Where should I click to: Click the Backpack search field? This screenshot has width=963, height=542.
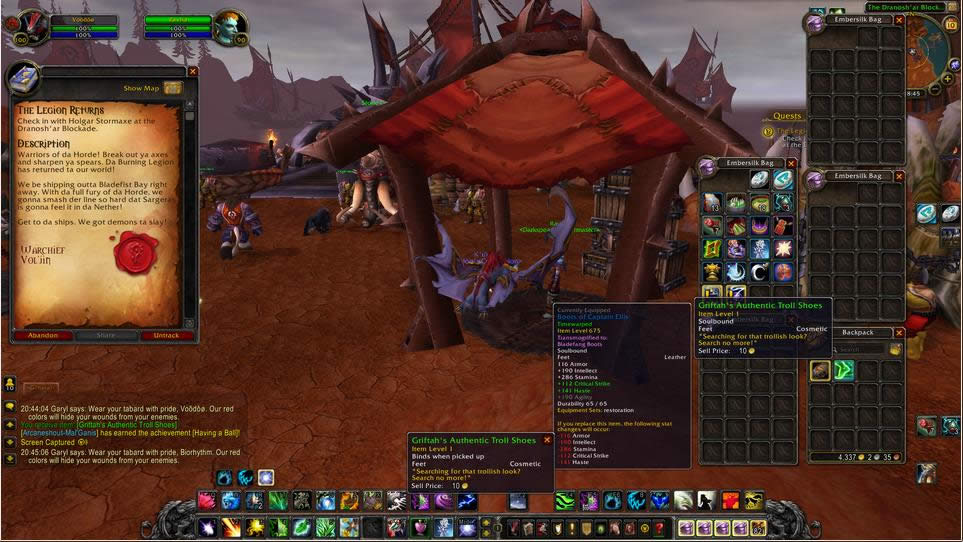coord(848,349)
